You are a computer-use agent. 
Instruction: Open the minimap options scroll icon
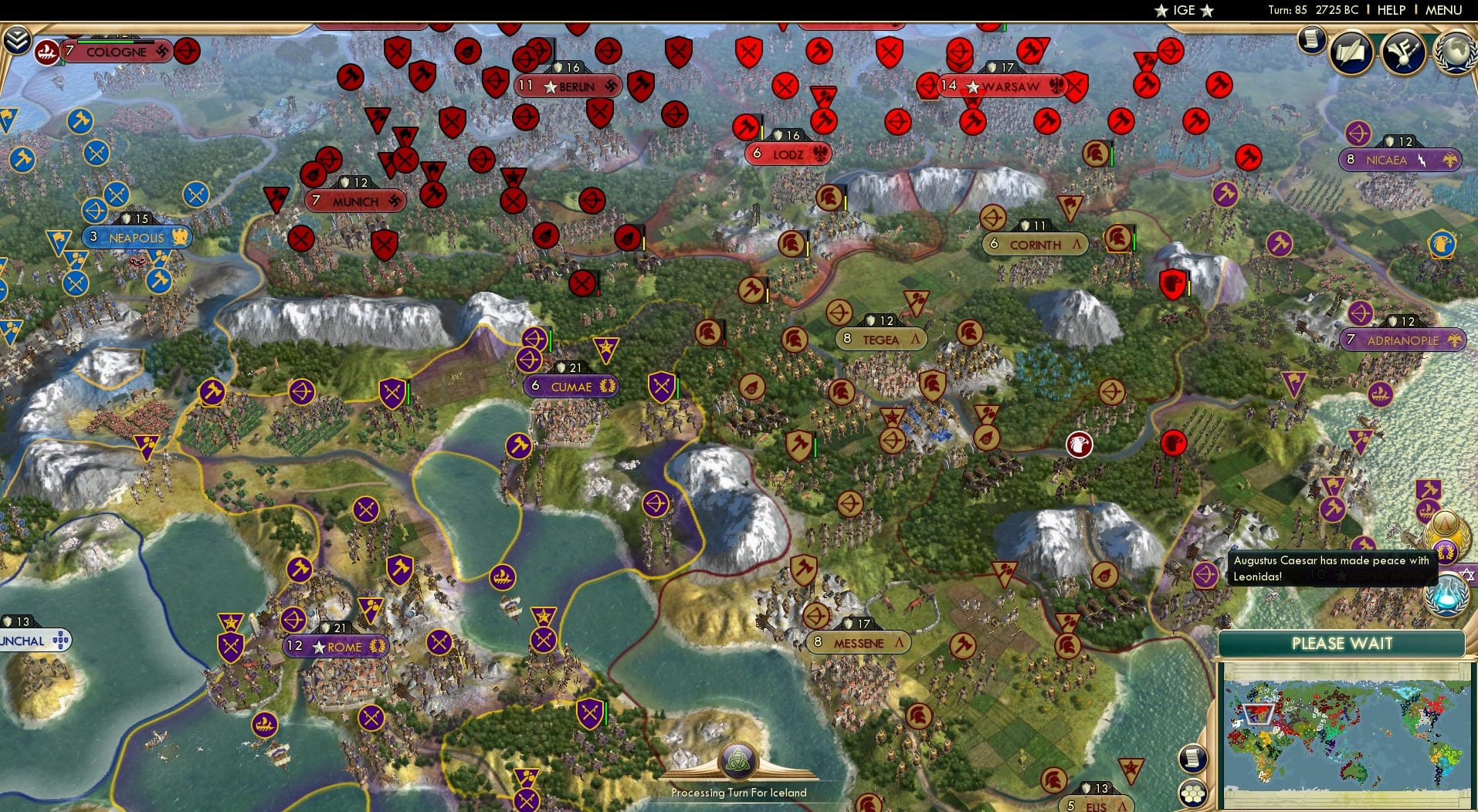click(1192, 759)
